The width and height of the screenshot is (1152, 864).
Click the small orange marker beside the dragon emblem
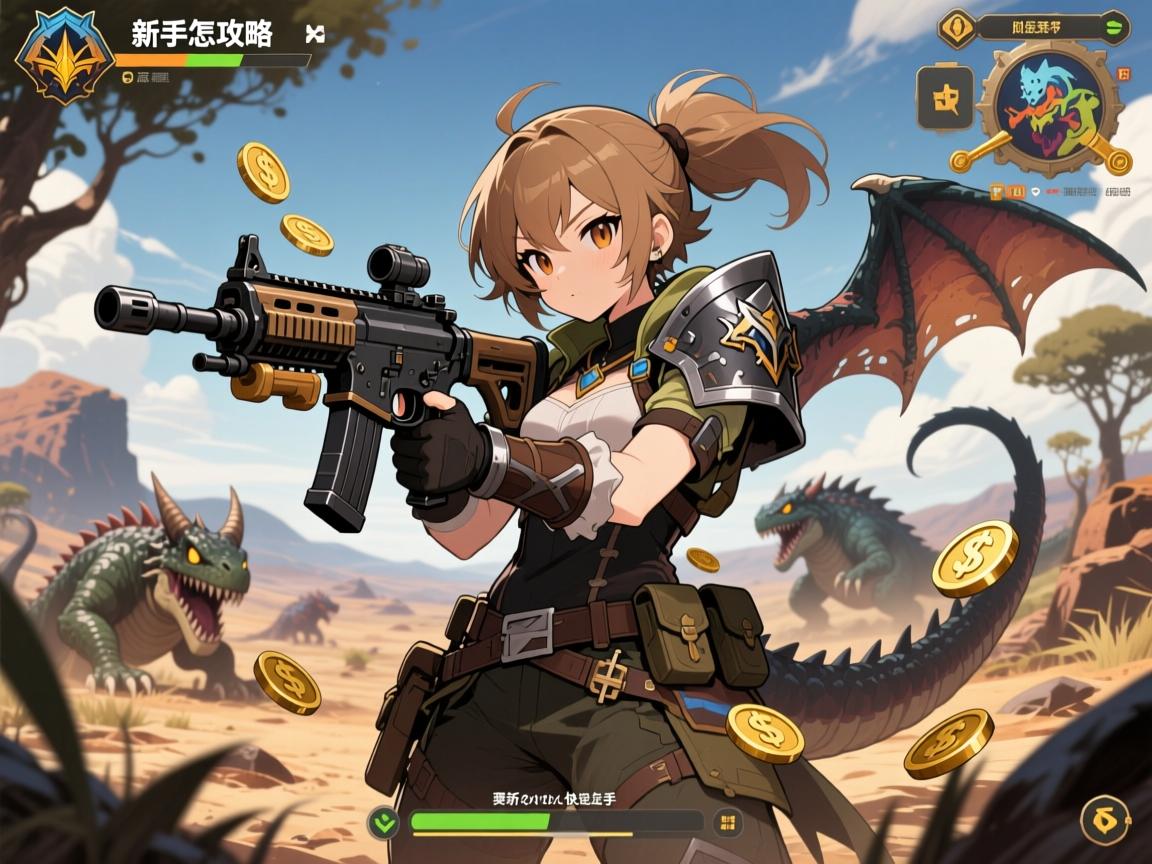(x=1122, y=74)
